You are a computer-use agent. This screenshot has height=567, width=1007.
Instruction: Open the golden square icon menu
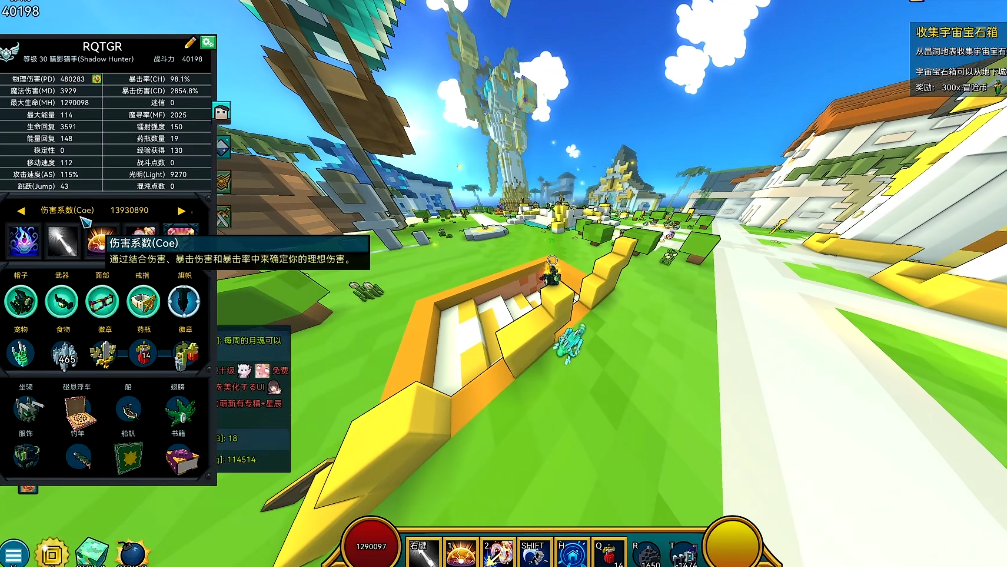click(x=52, y=553)
